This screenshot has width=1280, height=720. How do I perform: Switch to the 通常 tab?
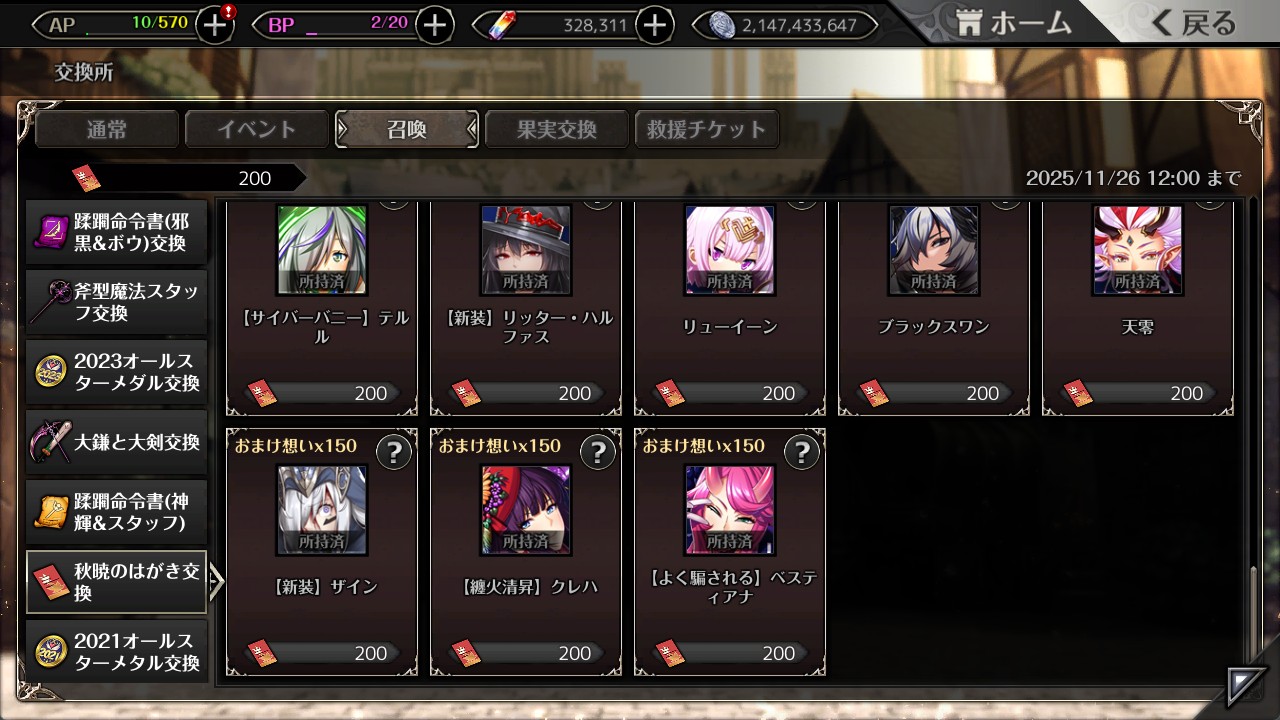tap(107, 129)
